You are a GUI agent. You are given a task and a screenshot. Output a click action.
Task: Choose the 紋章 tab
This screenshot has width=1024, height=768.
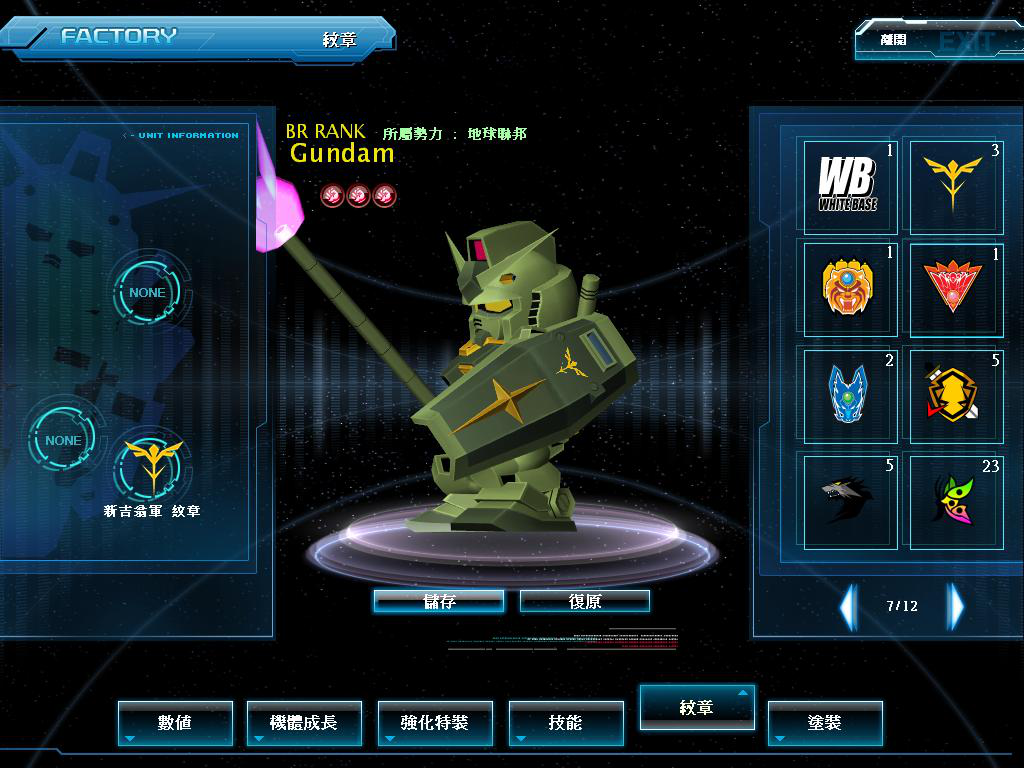coord(696,707)
